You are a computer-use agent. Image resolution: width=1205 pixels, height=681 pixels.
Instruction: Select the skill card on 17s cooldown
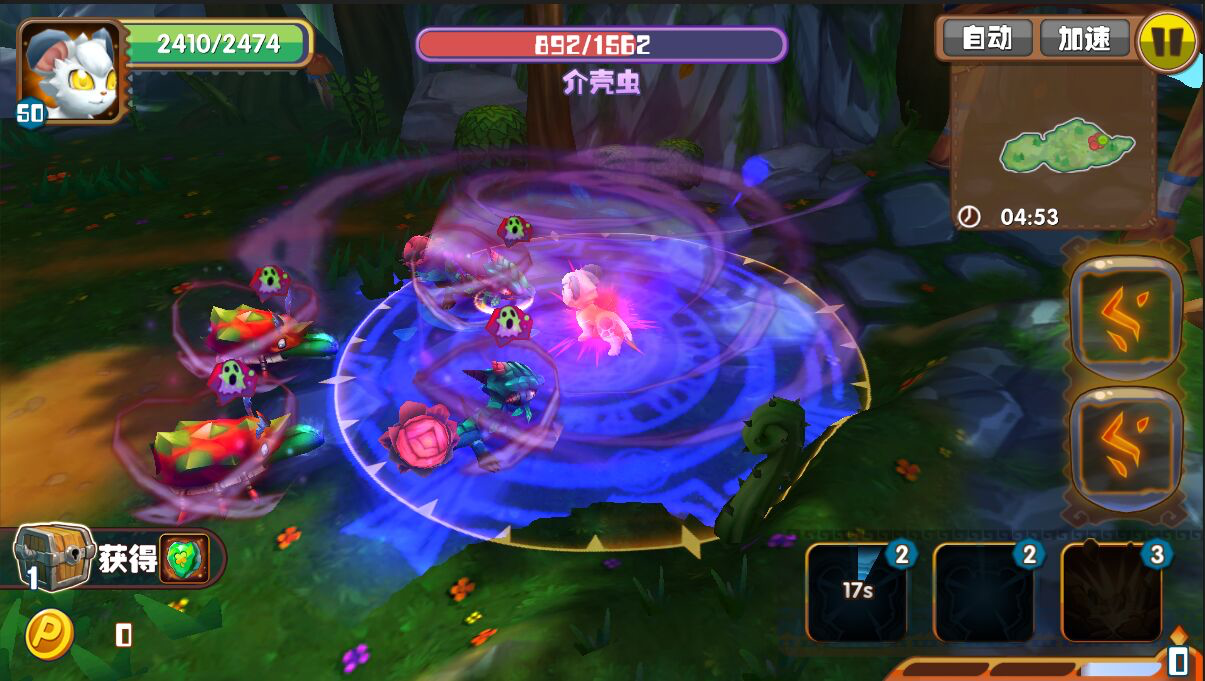(x=857, y=592)
